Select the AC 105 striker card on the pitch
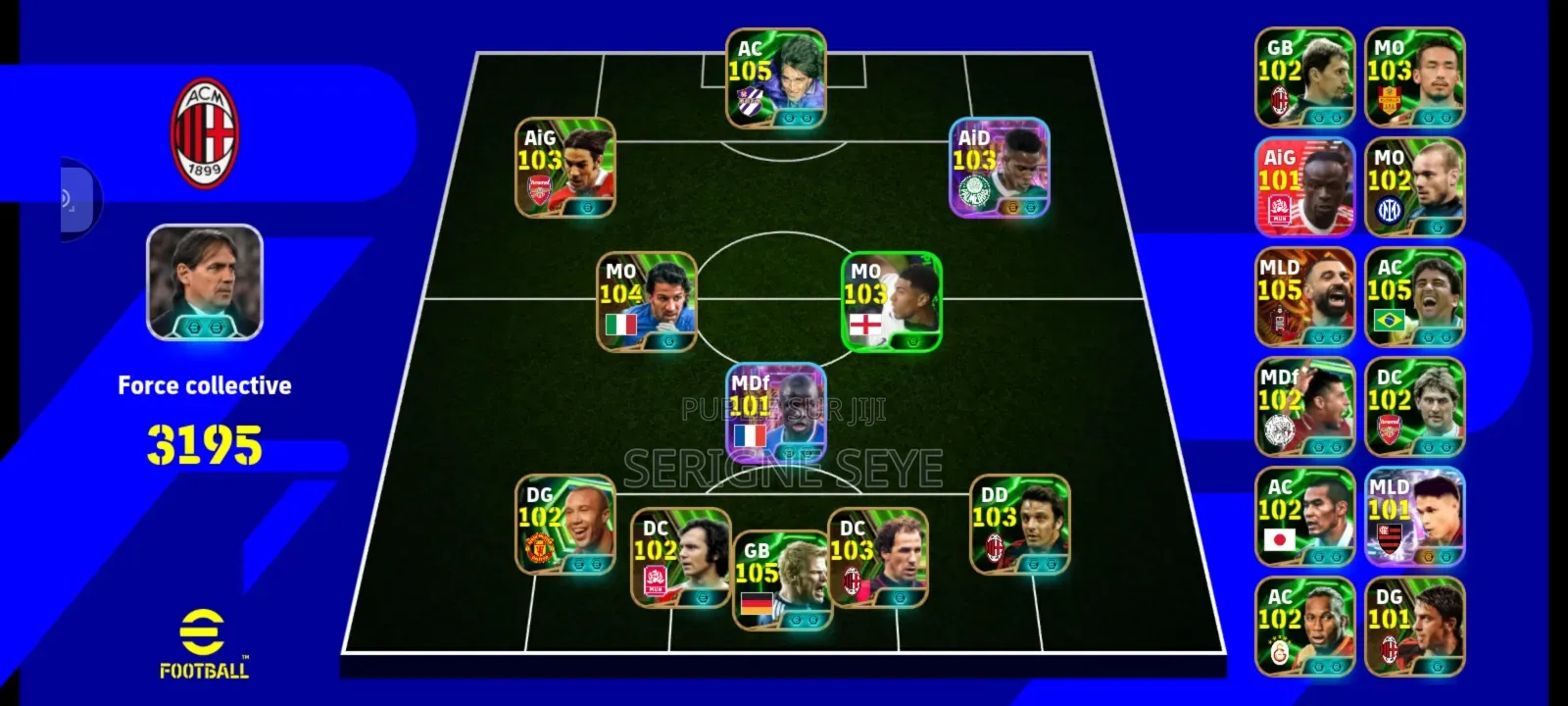This screenshot has height=706, width=1568. tap(776, 78)
